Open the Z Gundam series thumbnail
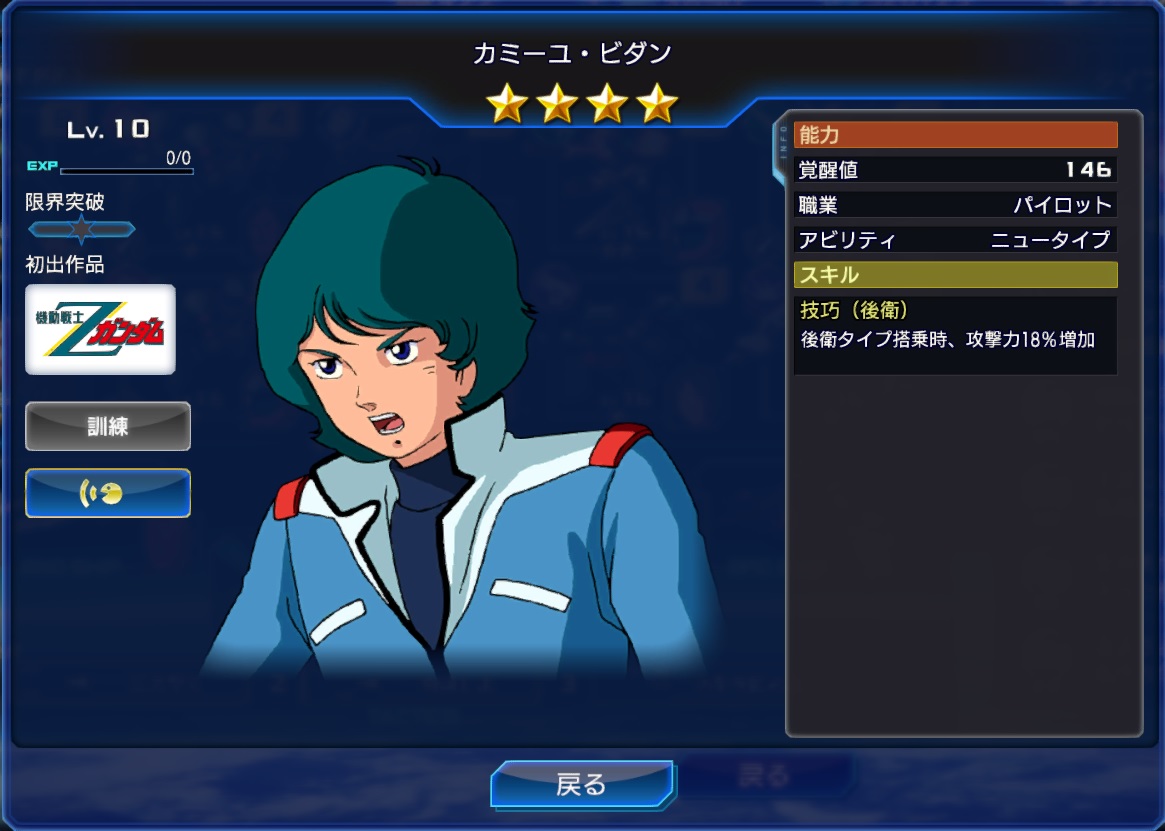This screenshot has height=831, width=1165. tap(100, 329)
